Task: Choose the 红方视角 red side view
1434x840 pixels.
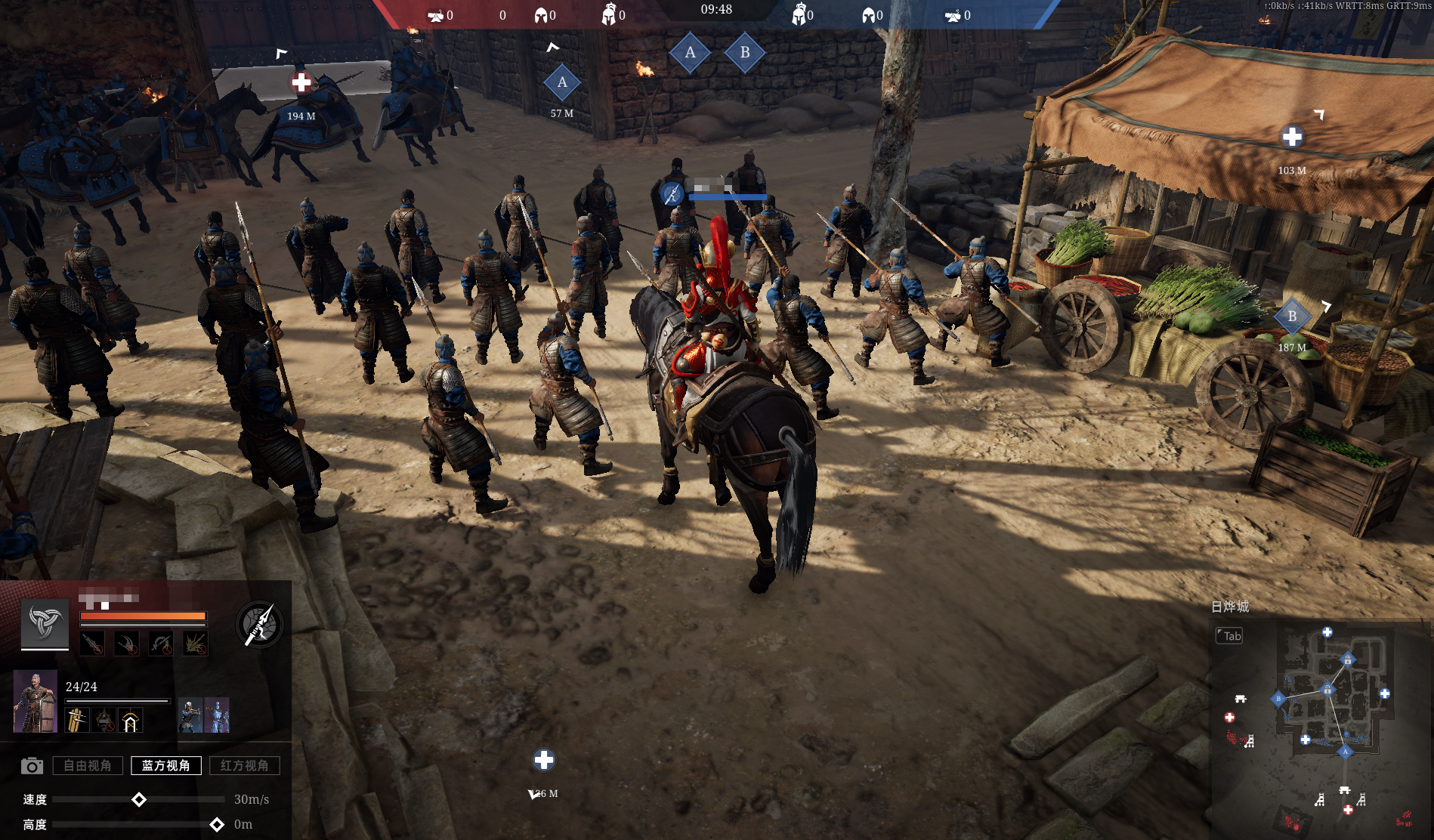Action: (x=244, y=765)
